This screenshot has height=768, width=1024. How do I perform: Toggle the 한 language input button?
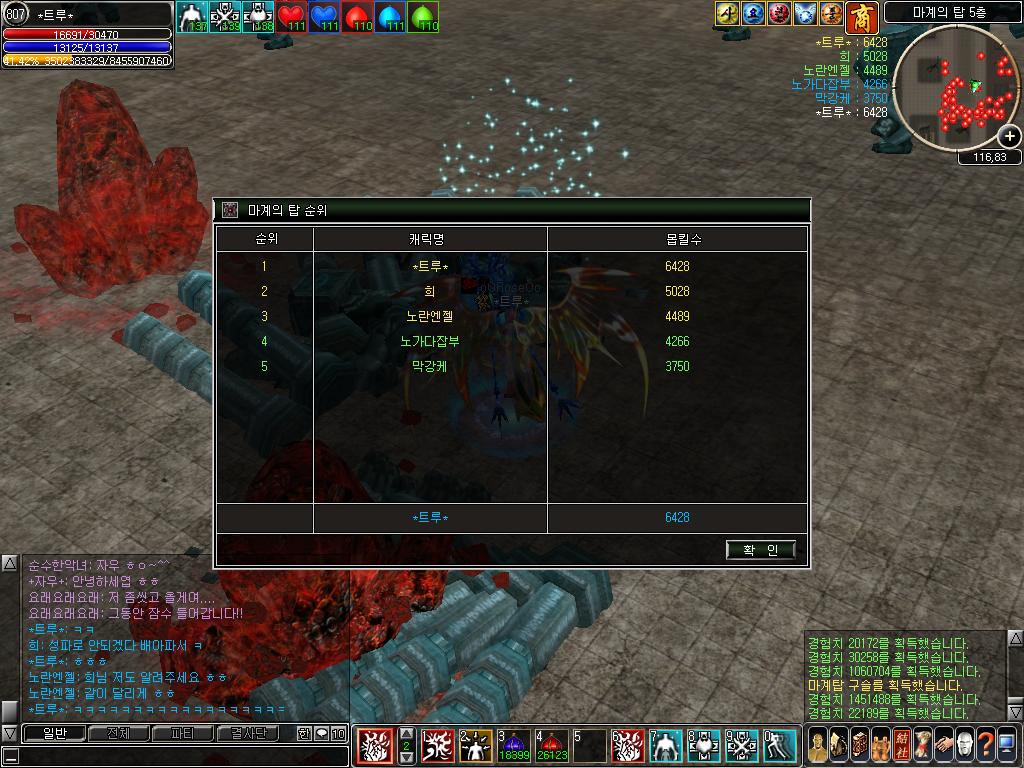pyautogui.click(x=304, y=733)
